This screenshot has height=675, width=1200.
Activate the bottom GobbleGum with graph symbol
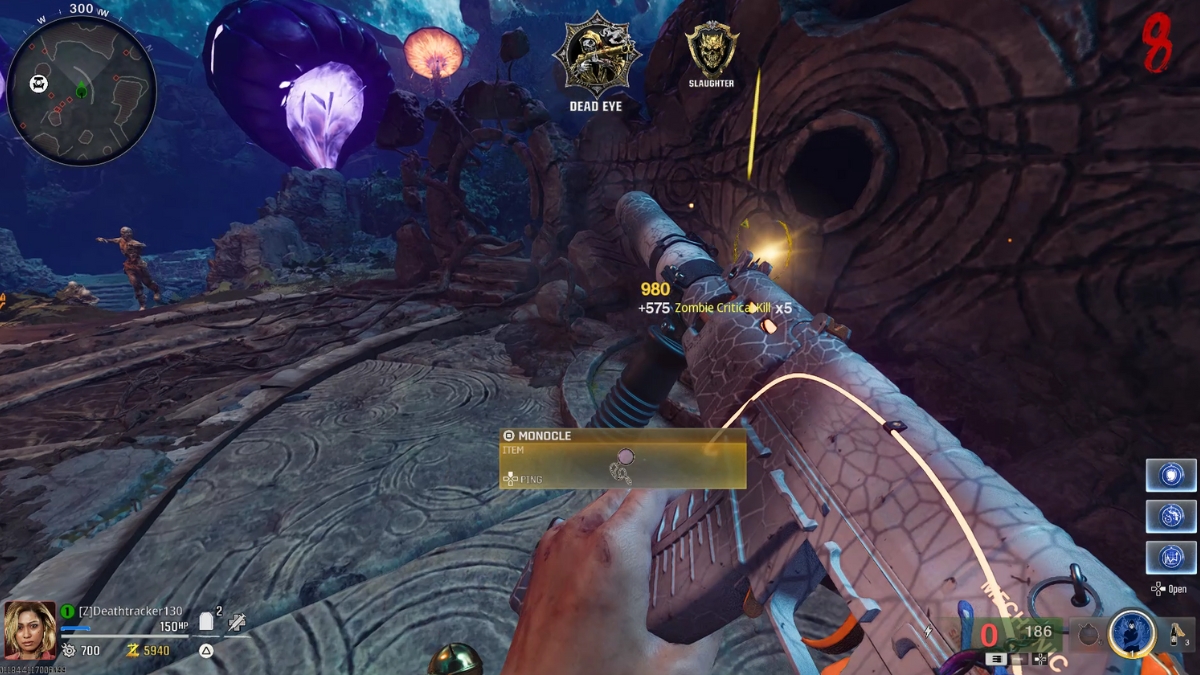pyautogui.click(x=1170, y=557)
